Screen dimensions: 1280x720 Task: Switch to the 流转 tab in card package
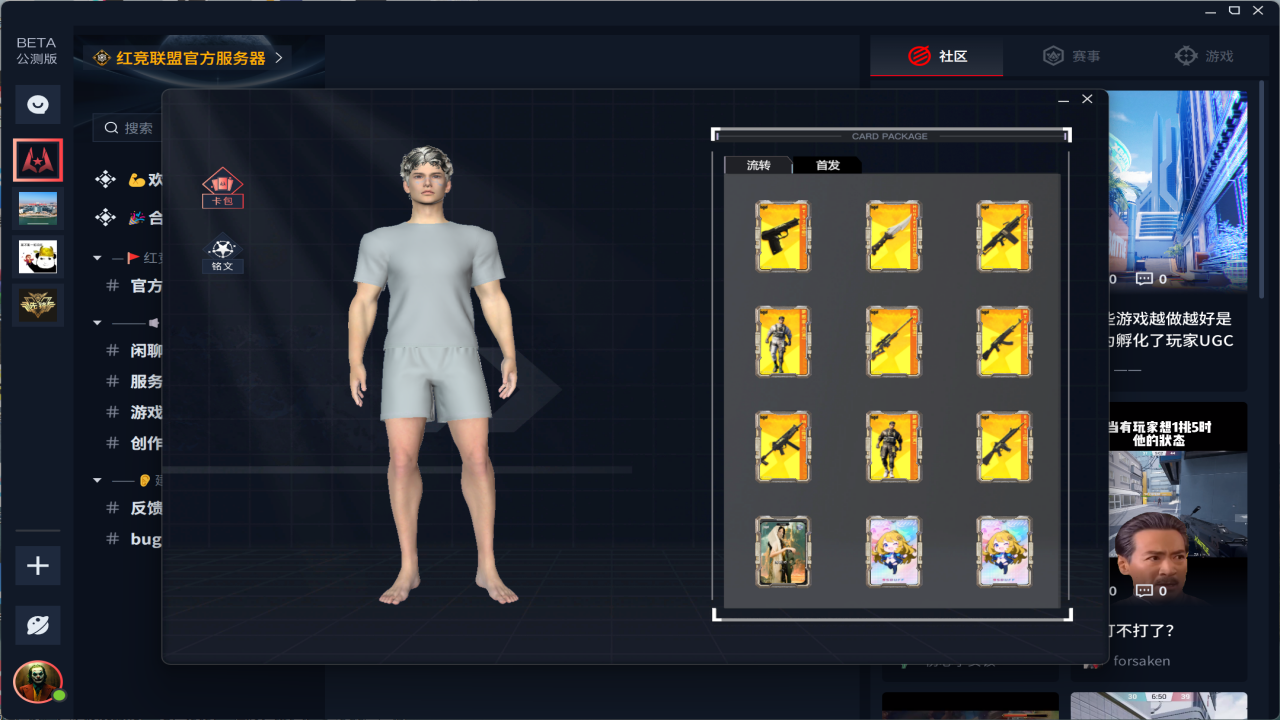(x=758, y=165)
